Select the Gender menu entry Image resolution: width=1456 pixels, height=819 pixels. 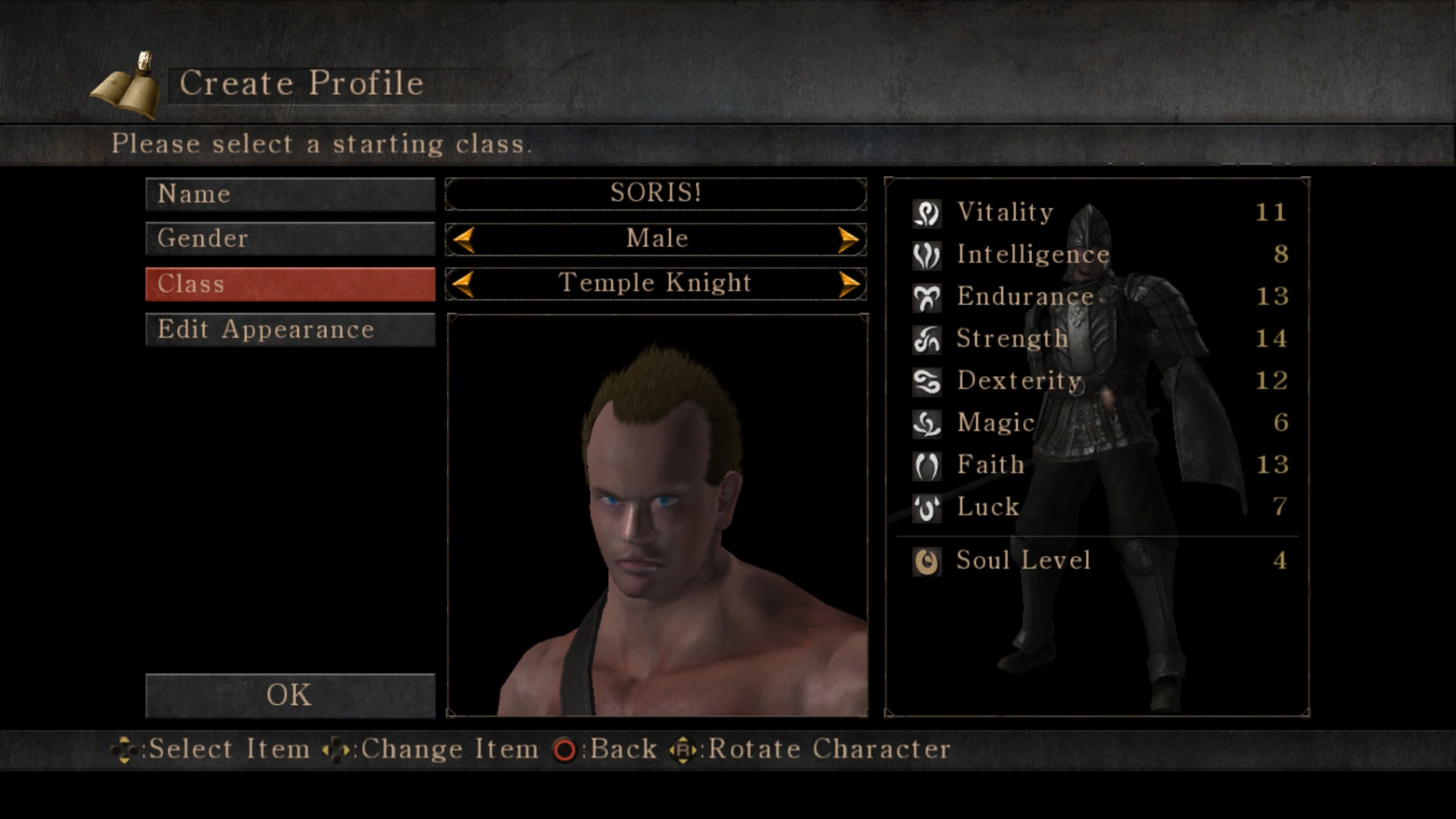pyautogui.click(x=290, y=238)
